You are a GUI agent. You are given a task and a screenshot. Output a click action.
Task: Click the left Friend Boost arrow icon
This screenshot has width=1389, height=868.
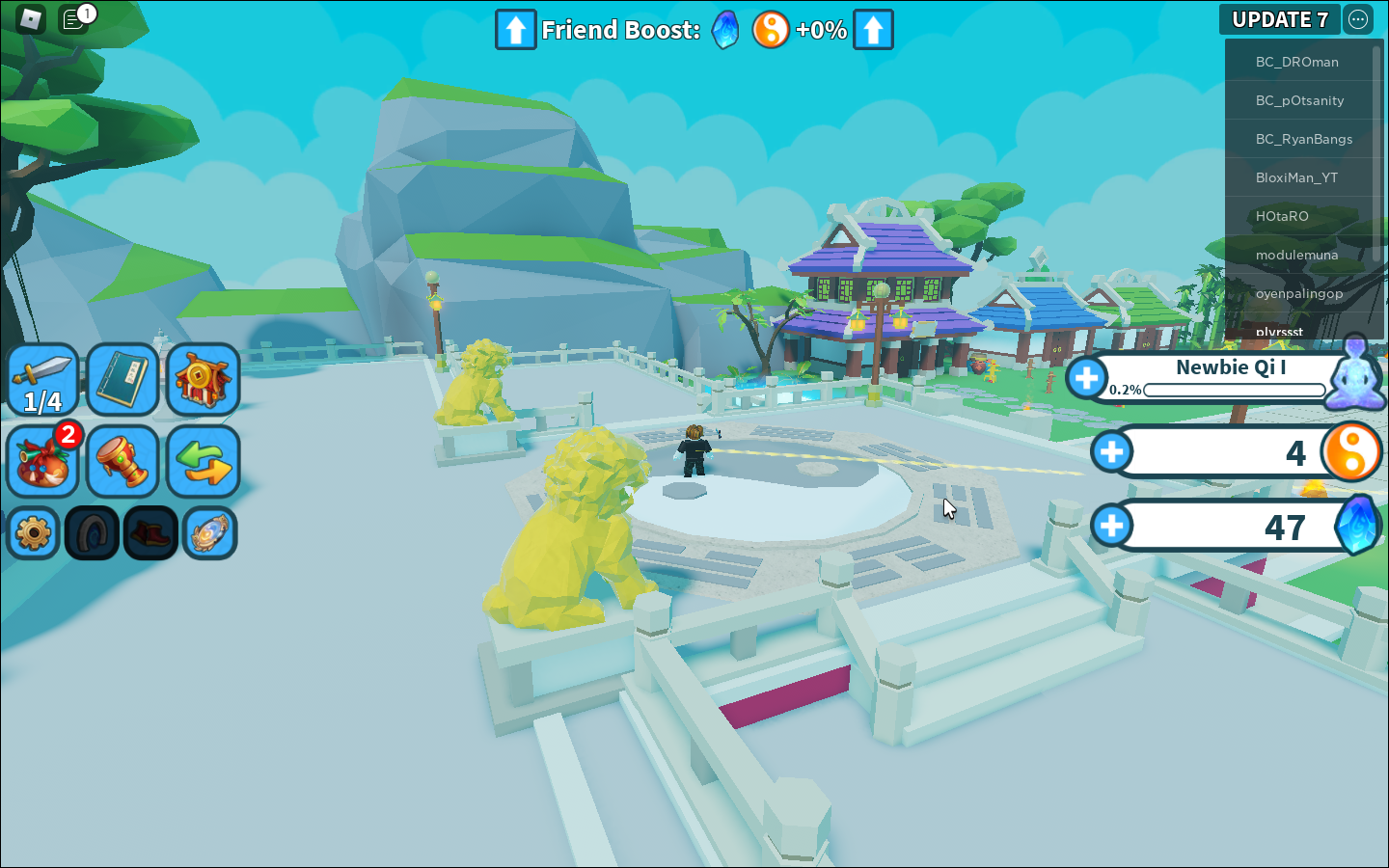click(515, 30)
